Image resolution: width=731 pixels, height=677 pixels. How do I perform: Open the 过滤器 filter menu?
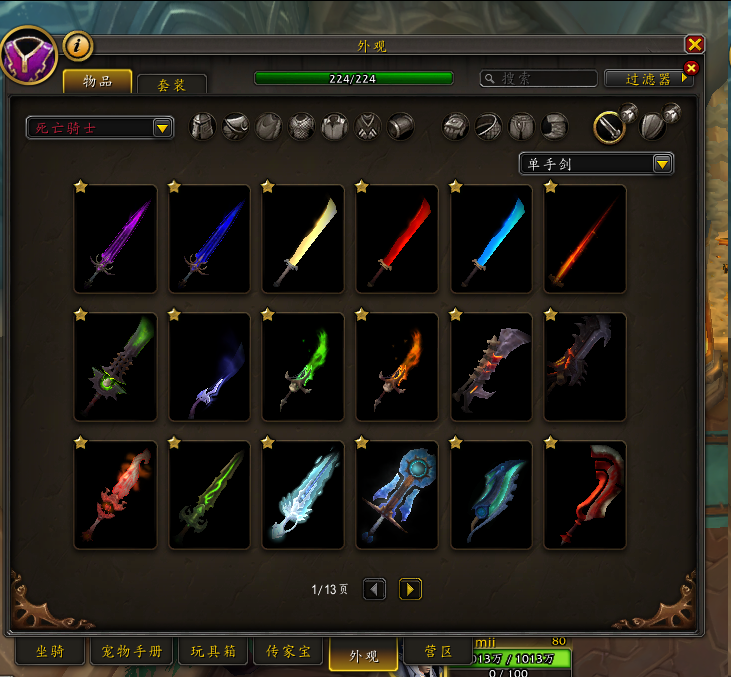point(649,78)
